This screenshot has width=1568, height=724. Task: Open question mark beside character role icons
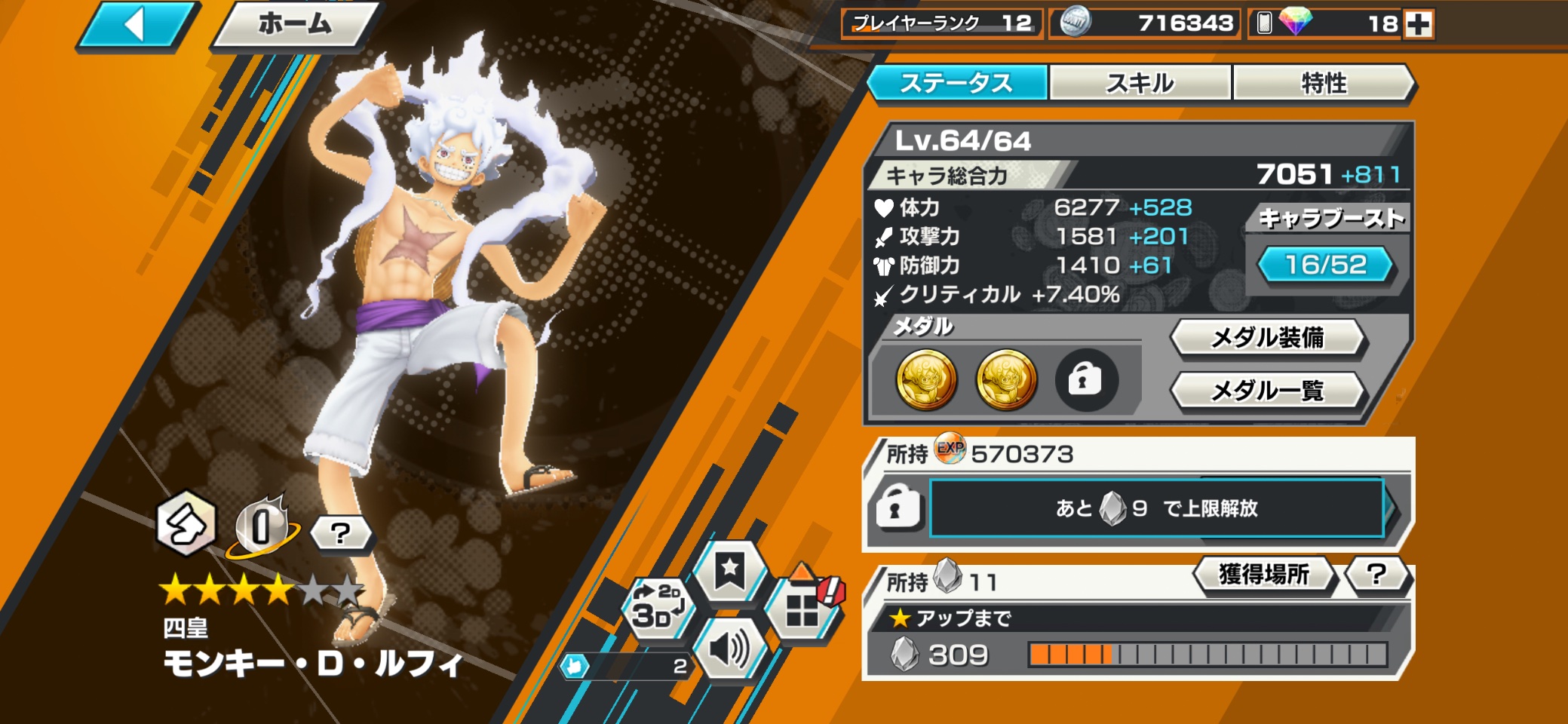coord(341,533)
